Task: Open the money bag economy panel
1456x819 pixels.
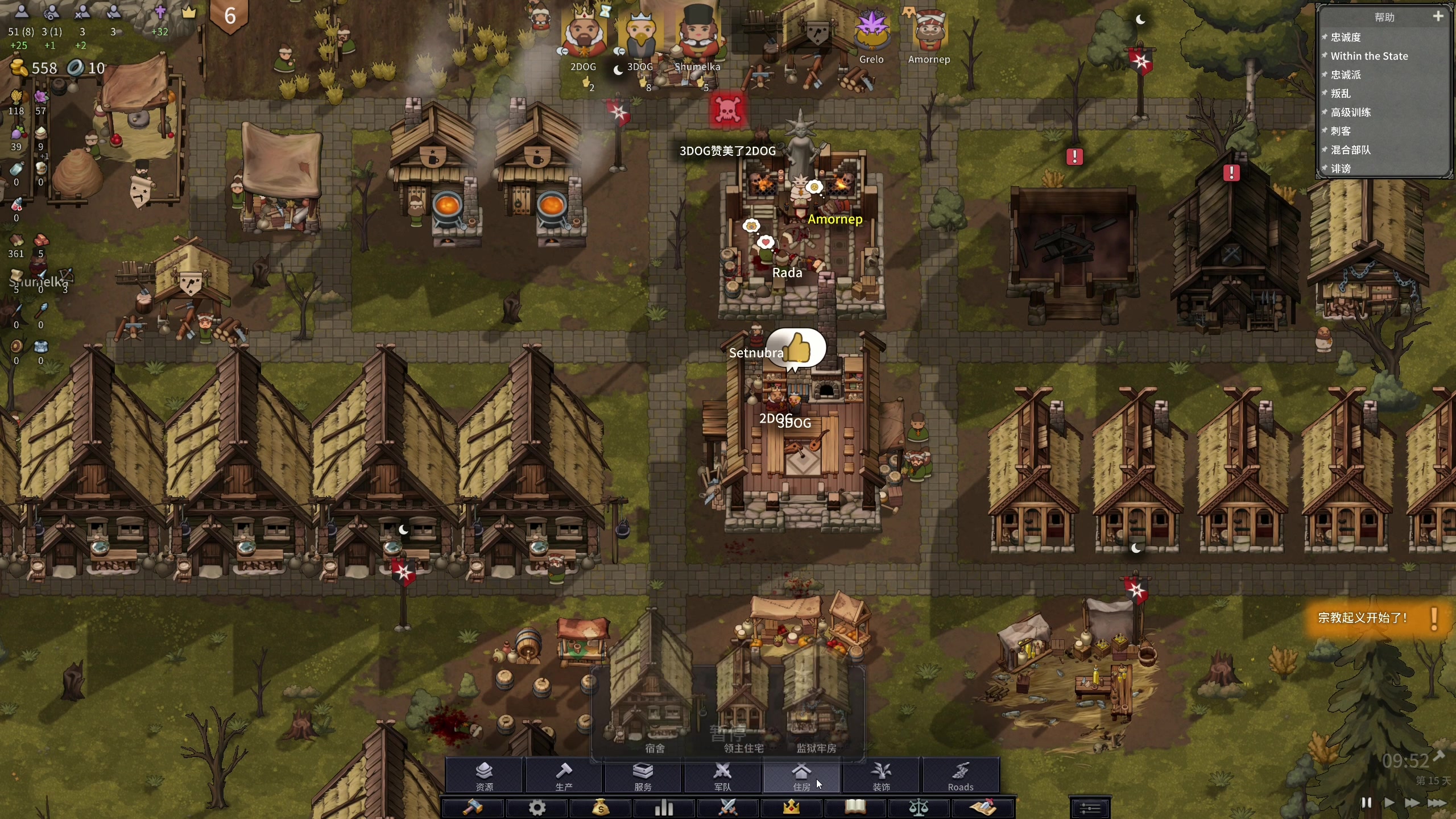Action: (601, 808)
